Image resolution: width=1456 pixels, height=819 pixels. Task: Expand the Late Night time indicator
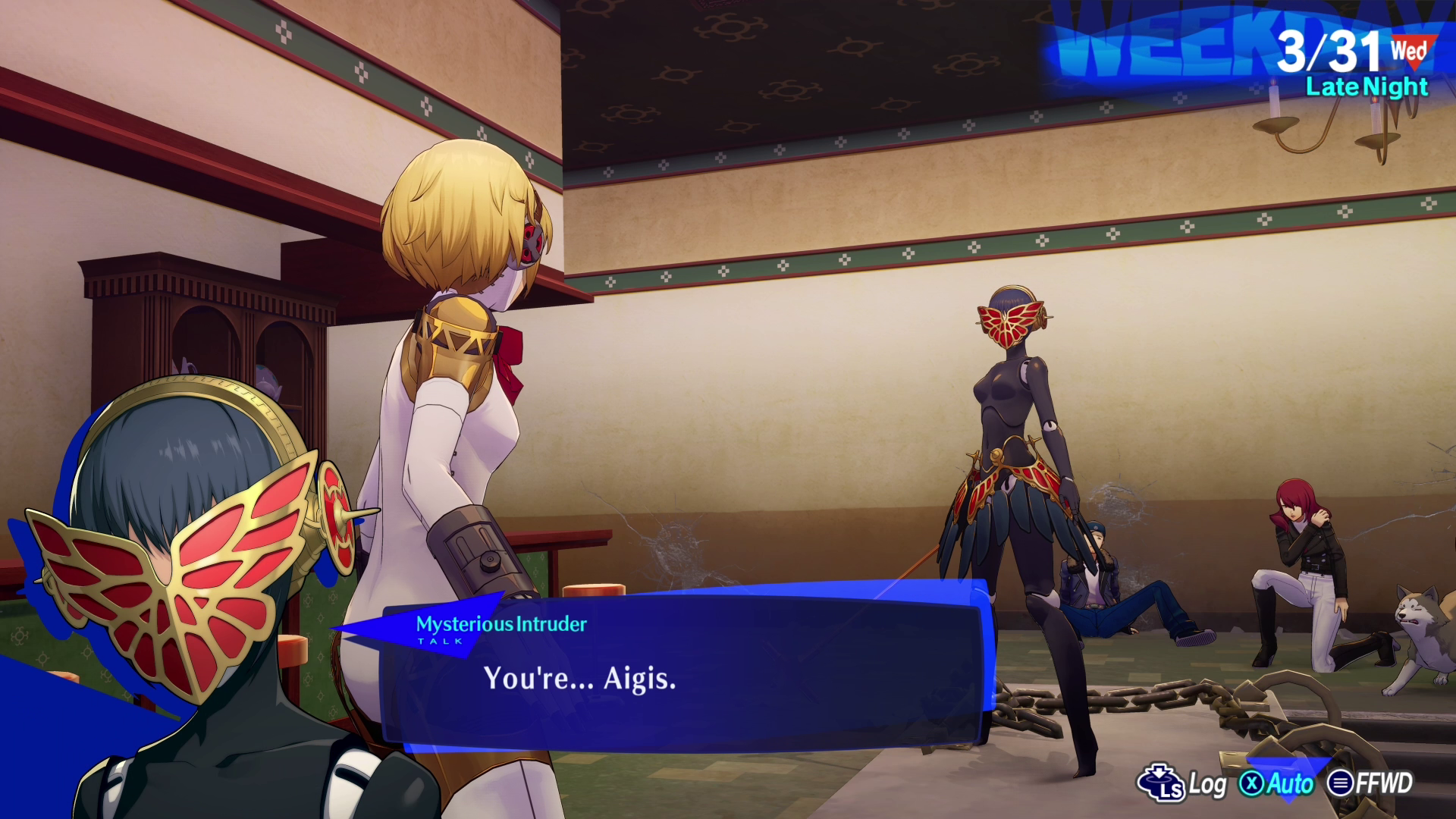coord(1367,88)
